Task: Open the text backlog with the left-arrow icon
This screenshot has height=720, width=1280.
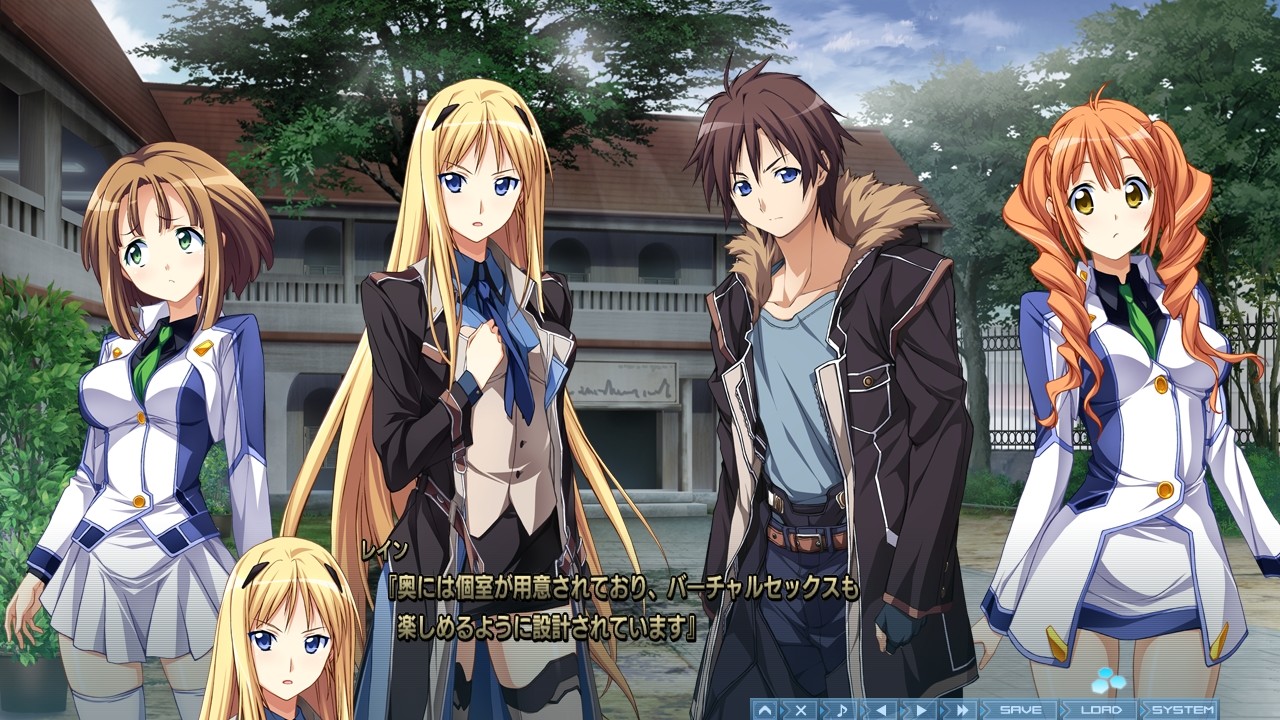Action: pyautogui.click(x=882, y=708)
